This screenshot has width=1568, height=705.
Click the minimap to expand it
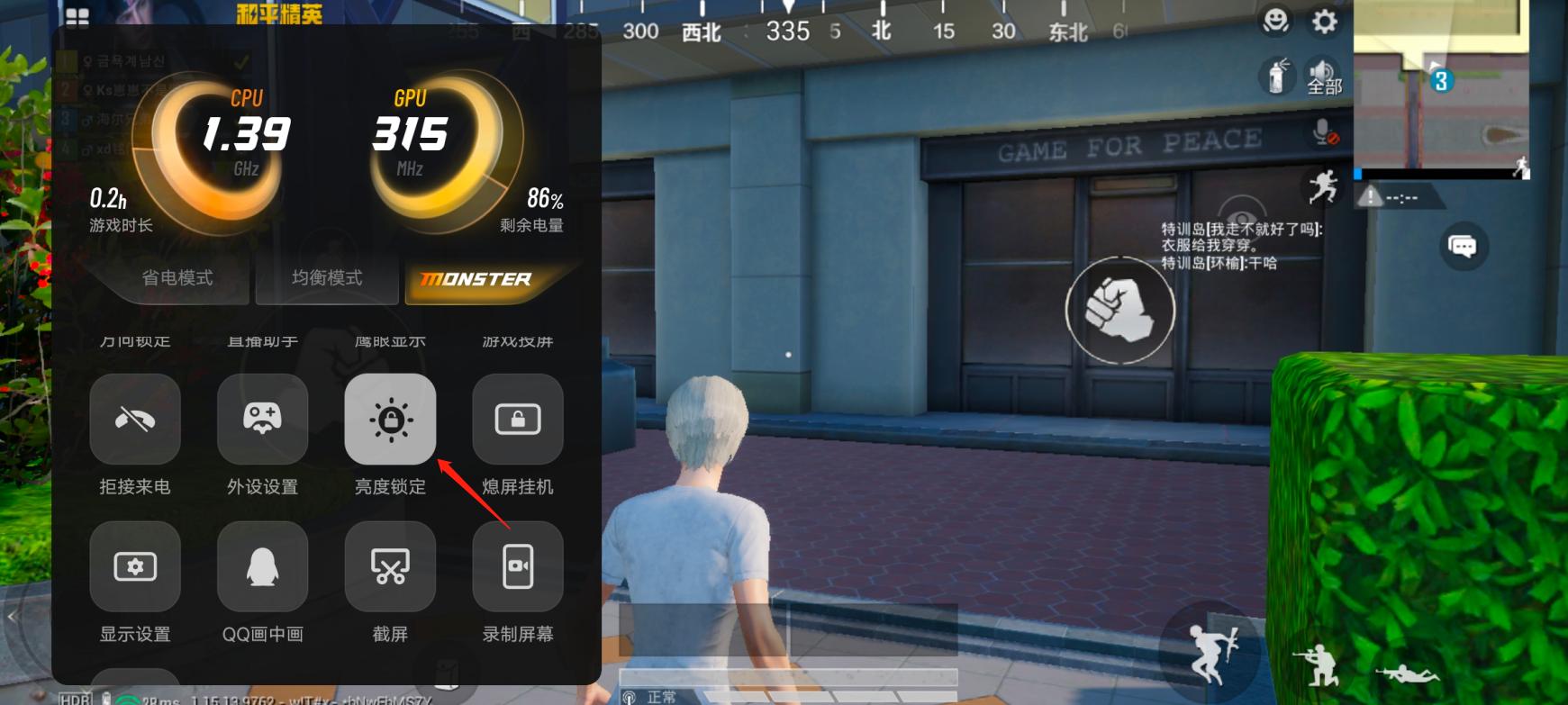point(1441,86)
